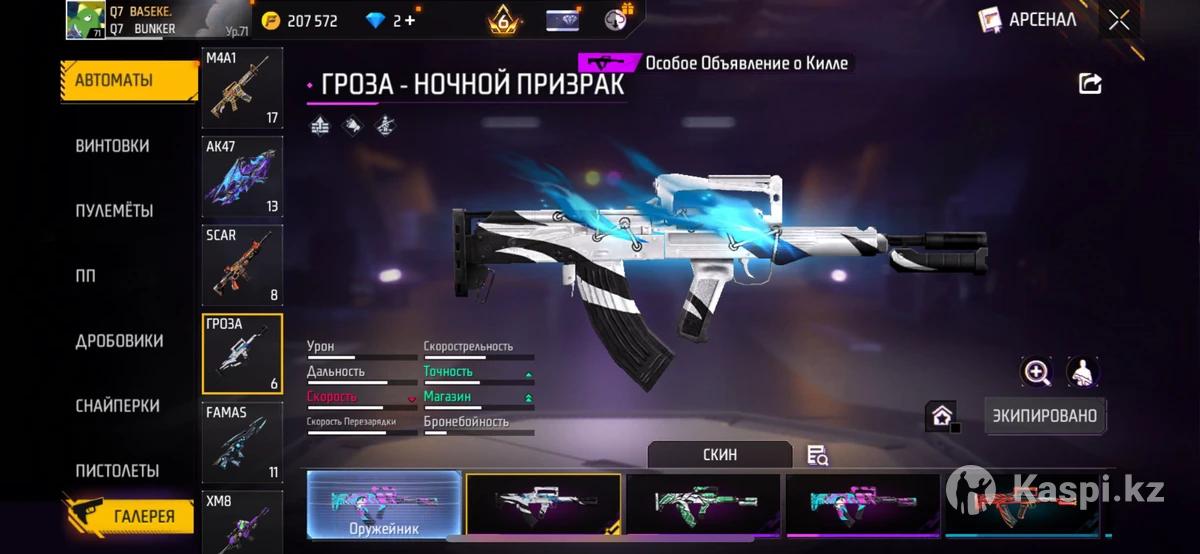
Task: Switch to the Винтовки category
Action: tap(113, 146)
